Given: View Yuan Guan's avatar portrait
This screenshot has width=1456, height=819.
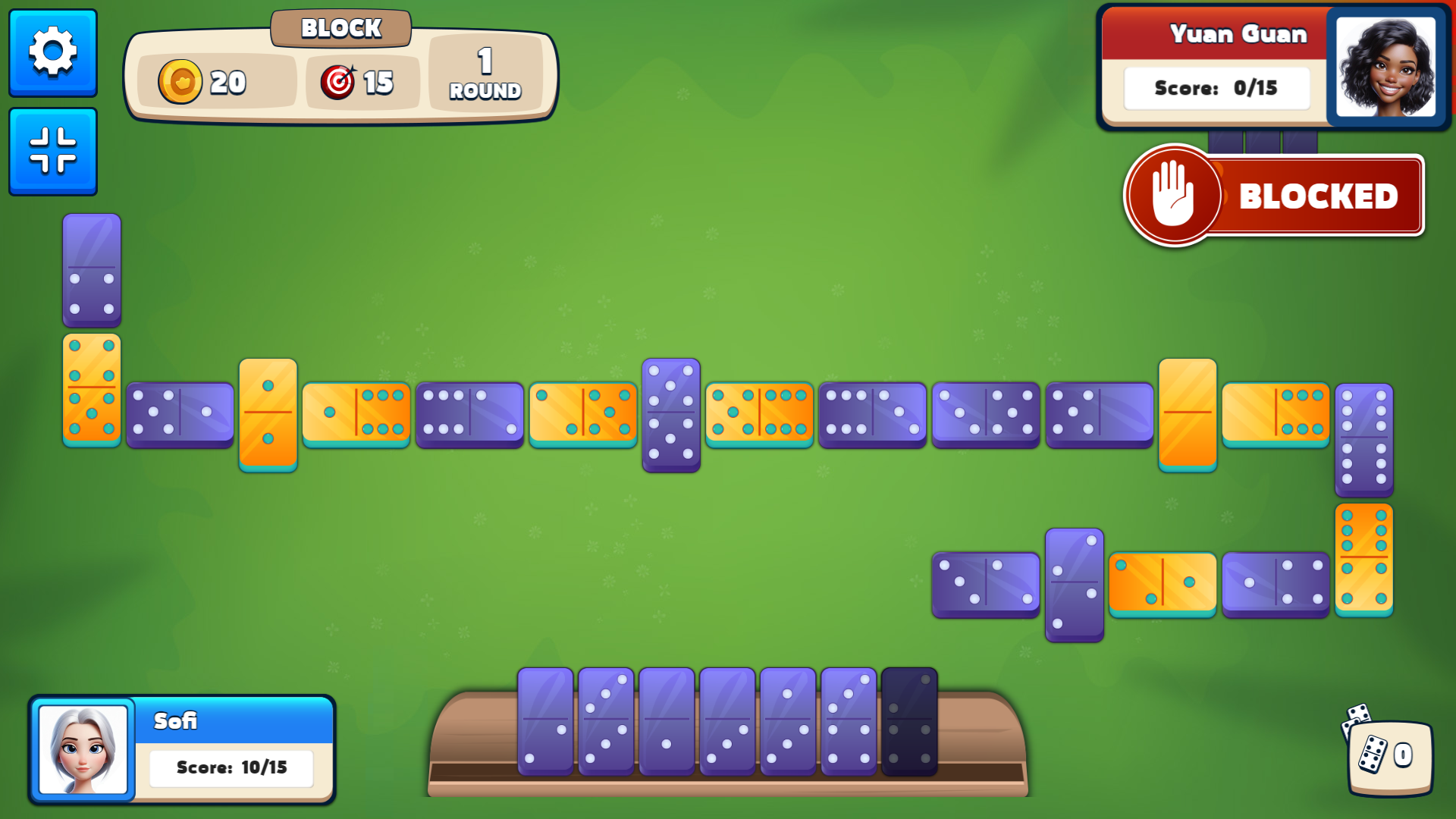Looking at the screenshot, I should point(1385,67).
